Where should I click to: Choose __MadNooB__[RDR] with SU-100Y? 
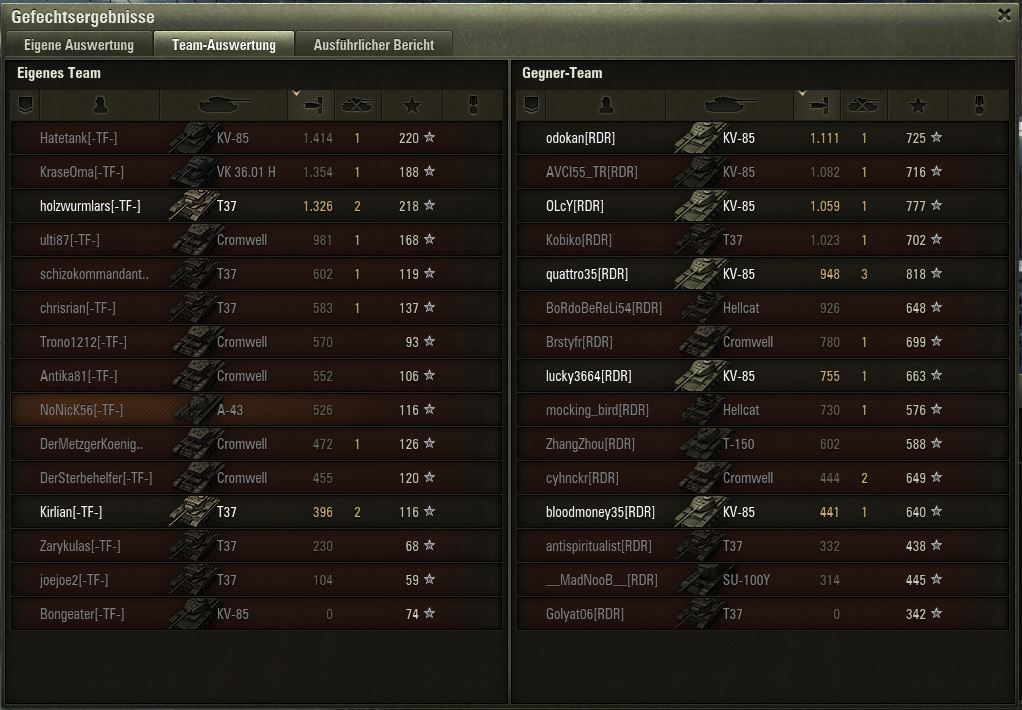762,580
